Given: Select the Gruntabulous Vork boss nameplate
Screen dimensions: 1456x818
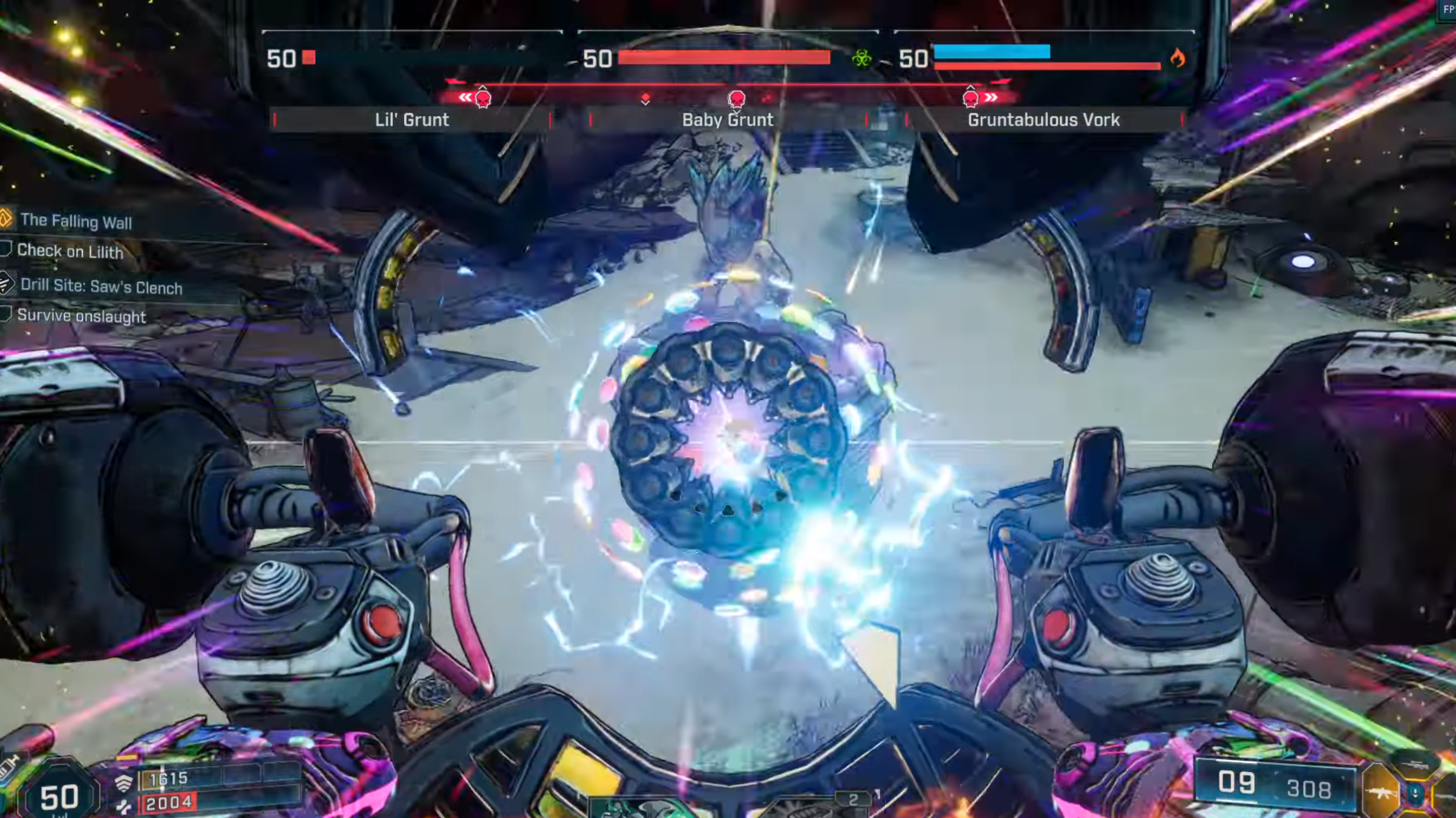Looking at the screenshot, I should pyautogui.click(x=1043, y=120).
